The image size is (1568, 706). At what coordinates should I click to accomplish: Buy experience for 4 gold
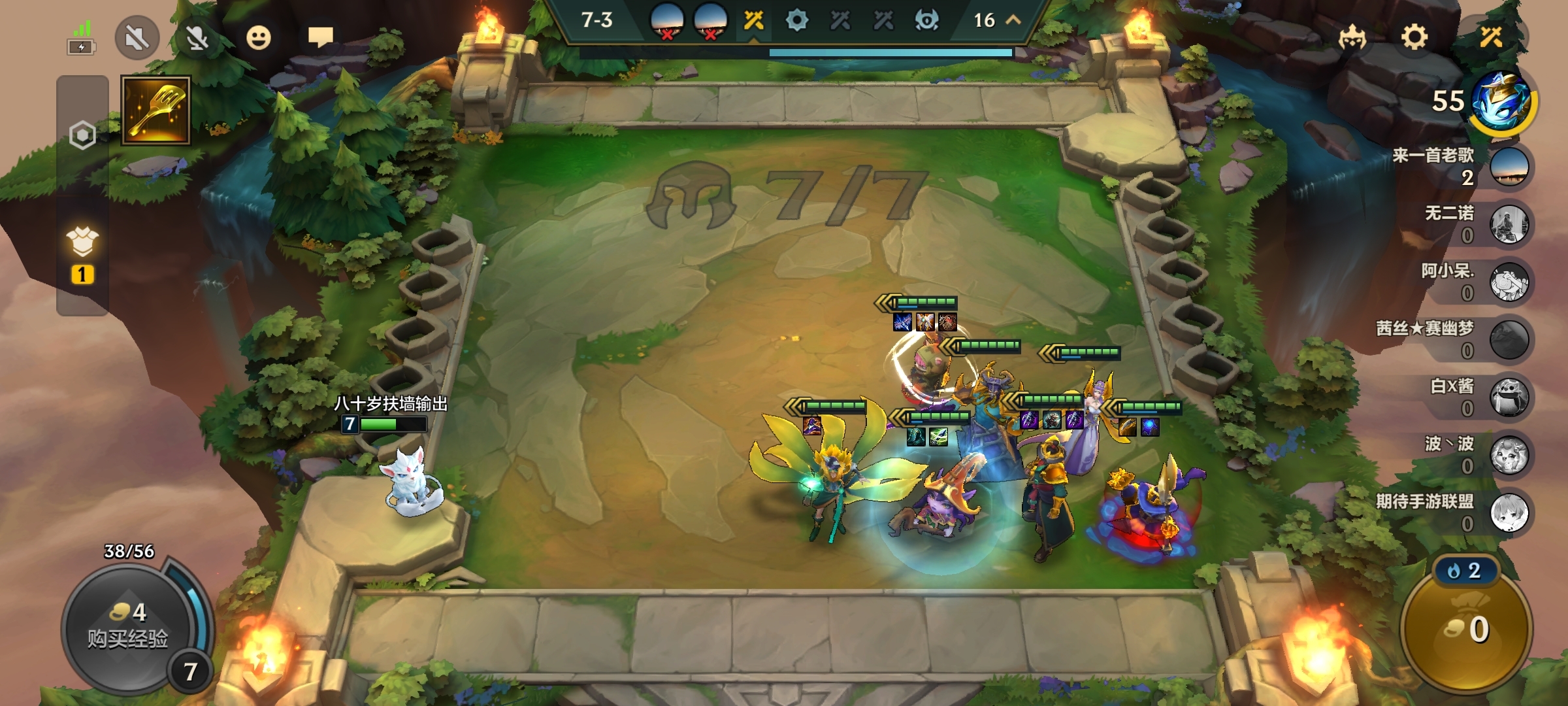click(x=128, y=626)
